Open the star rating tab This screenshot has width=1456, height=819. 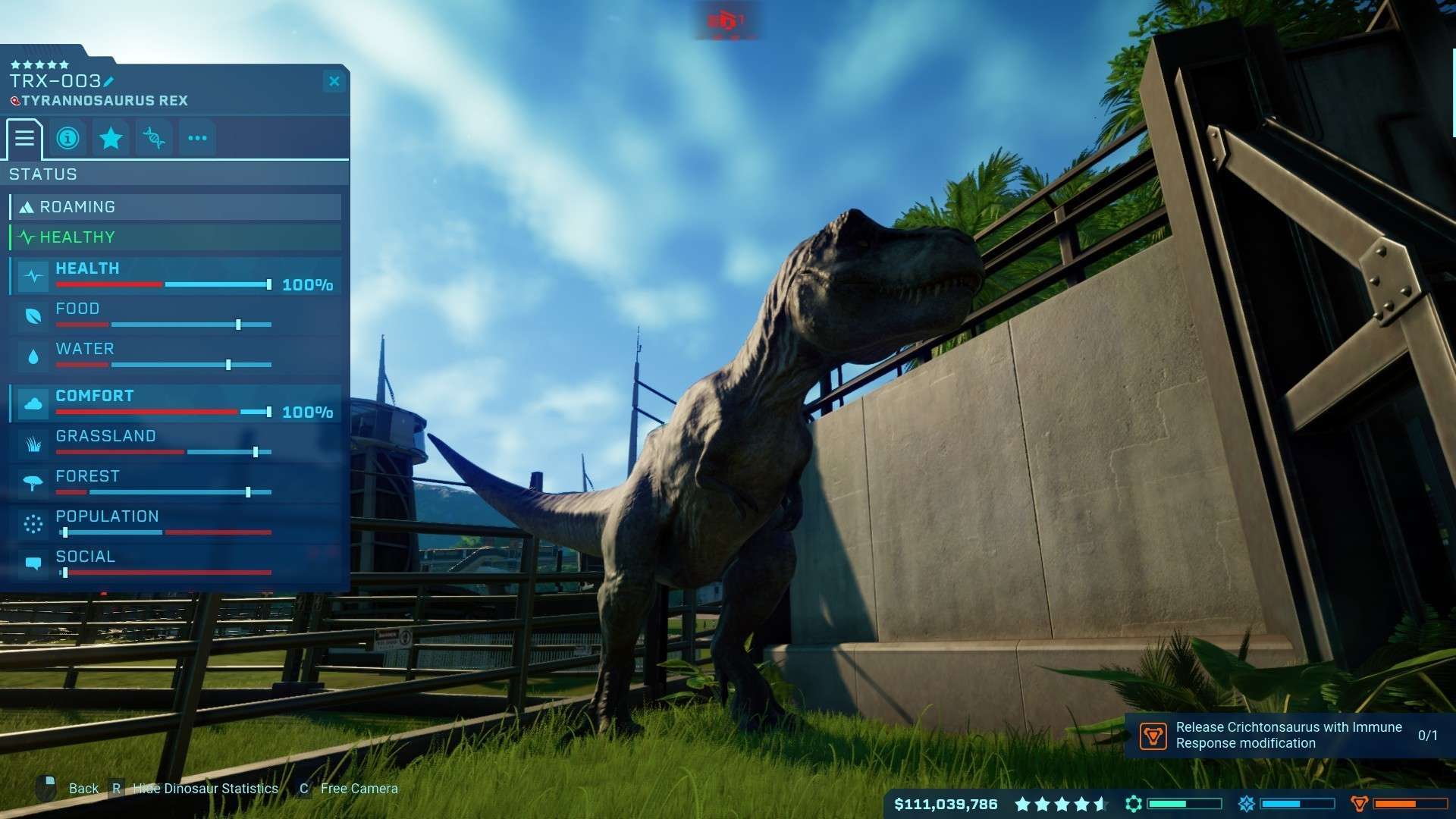[111, 138]
